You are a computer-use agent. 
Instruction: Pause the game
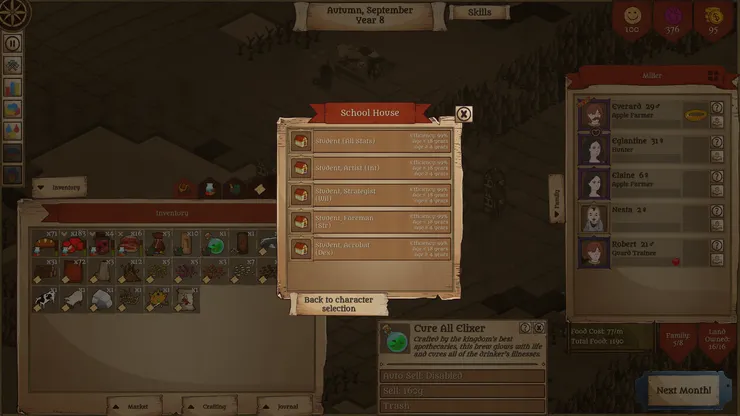pyautogui.click(x=13, y=44)
